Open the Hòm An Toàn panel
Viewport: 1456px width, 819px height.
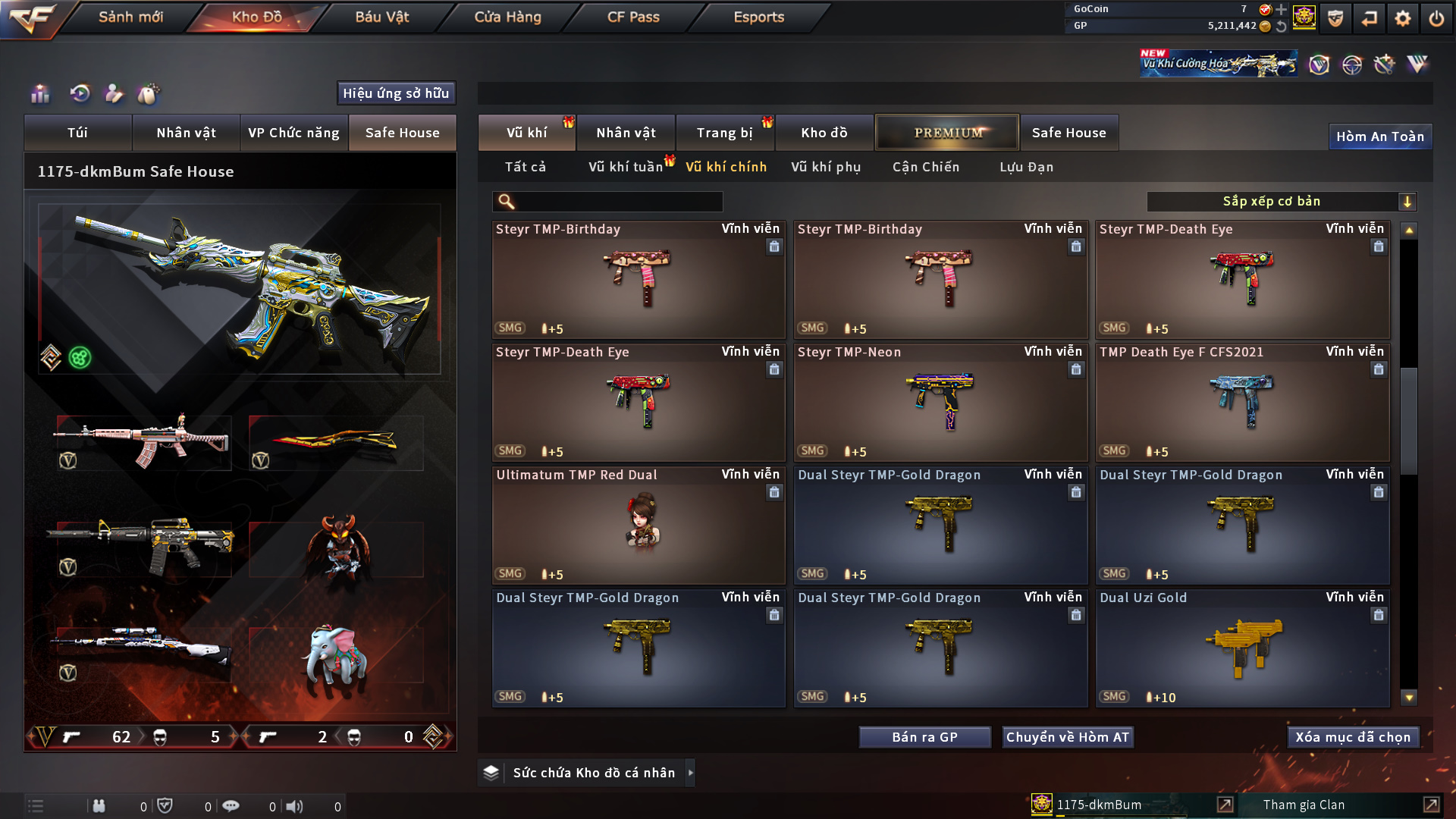coord(1379,136)
